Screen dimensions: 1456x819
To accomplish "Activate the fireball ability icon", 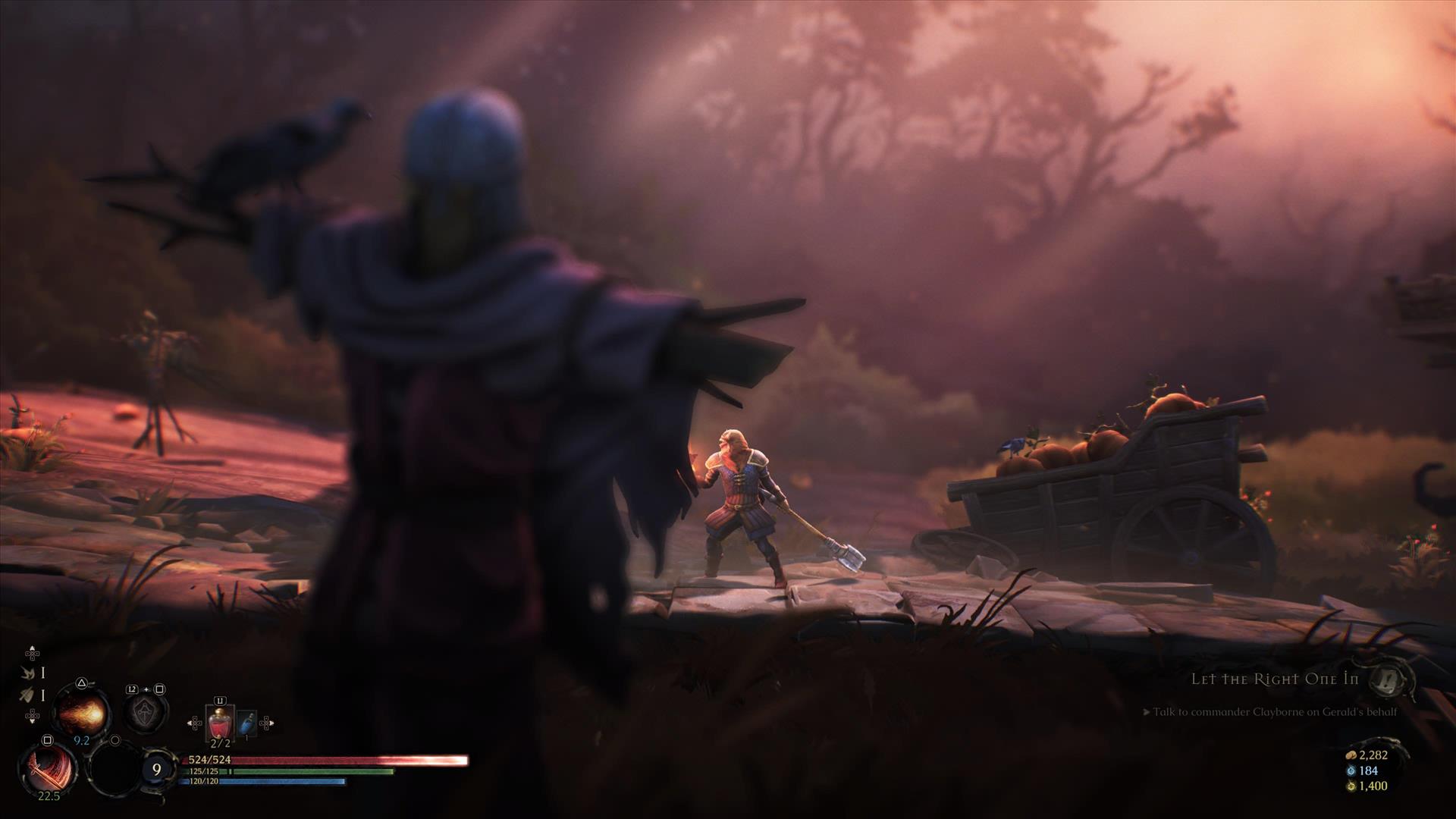I will click(81, 713).
